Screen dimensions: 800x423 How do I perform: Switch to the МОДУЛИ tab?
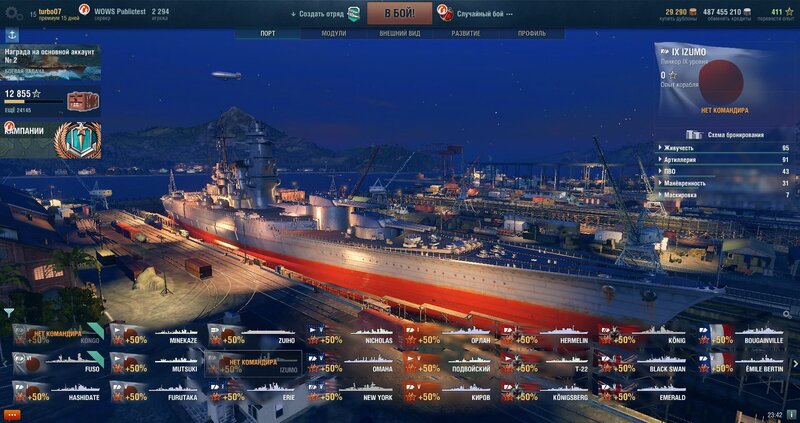point(334,33)
